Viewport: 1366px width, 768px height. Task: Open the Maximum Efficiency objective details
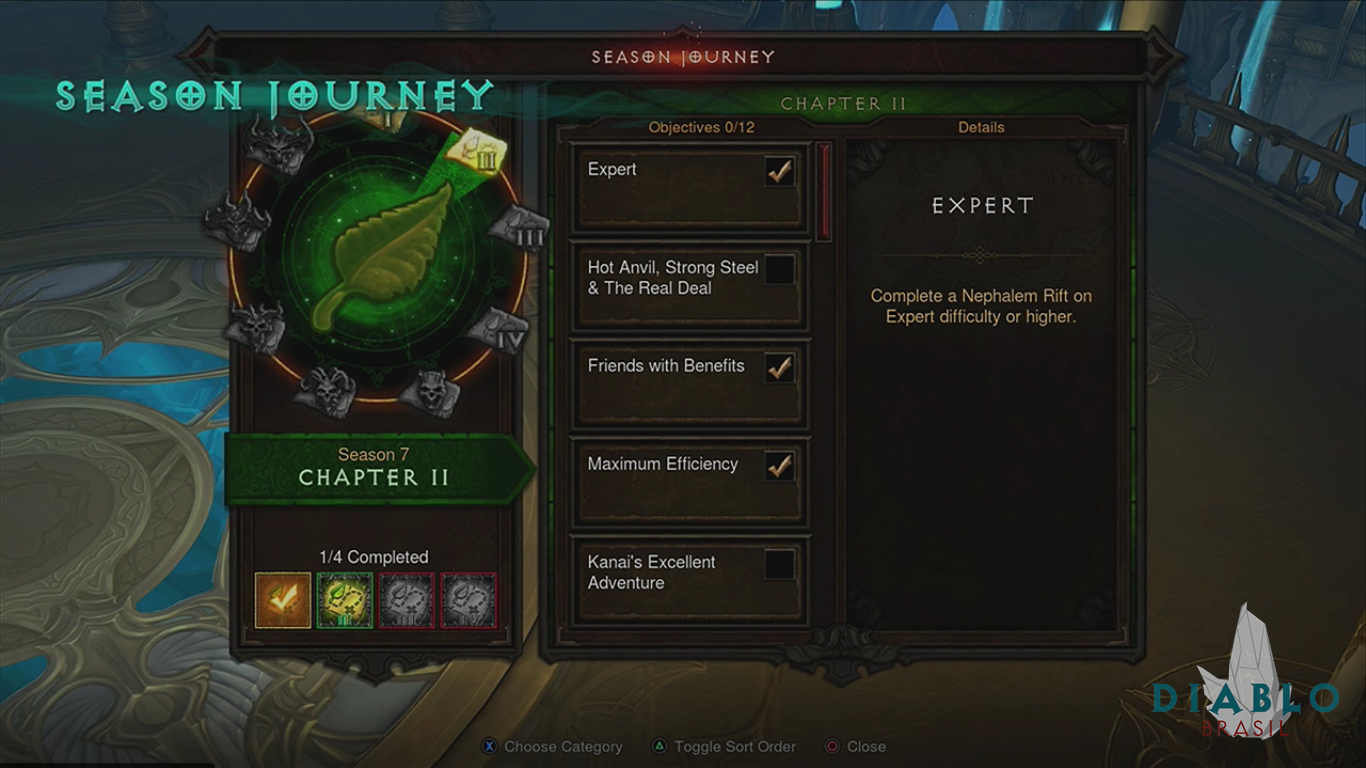click(689, 483)
